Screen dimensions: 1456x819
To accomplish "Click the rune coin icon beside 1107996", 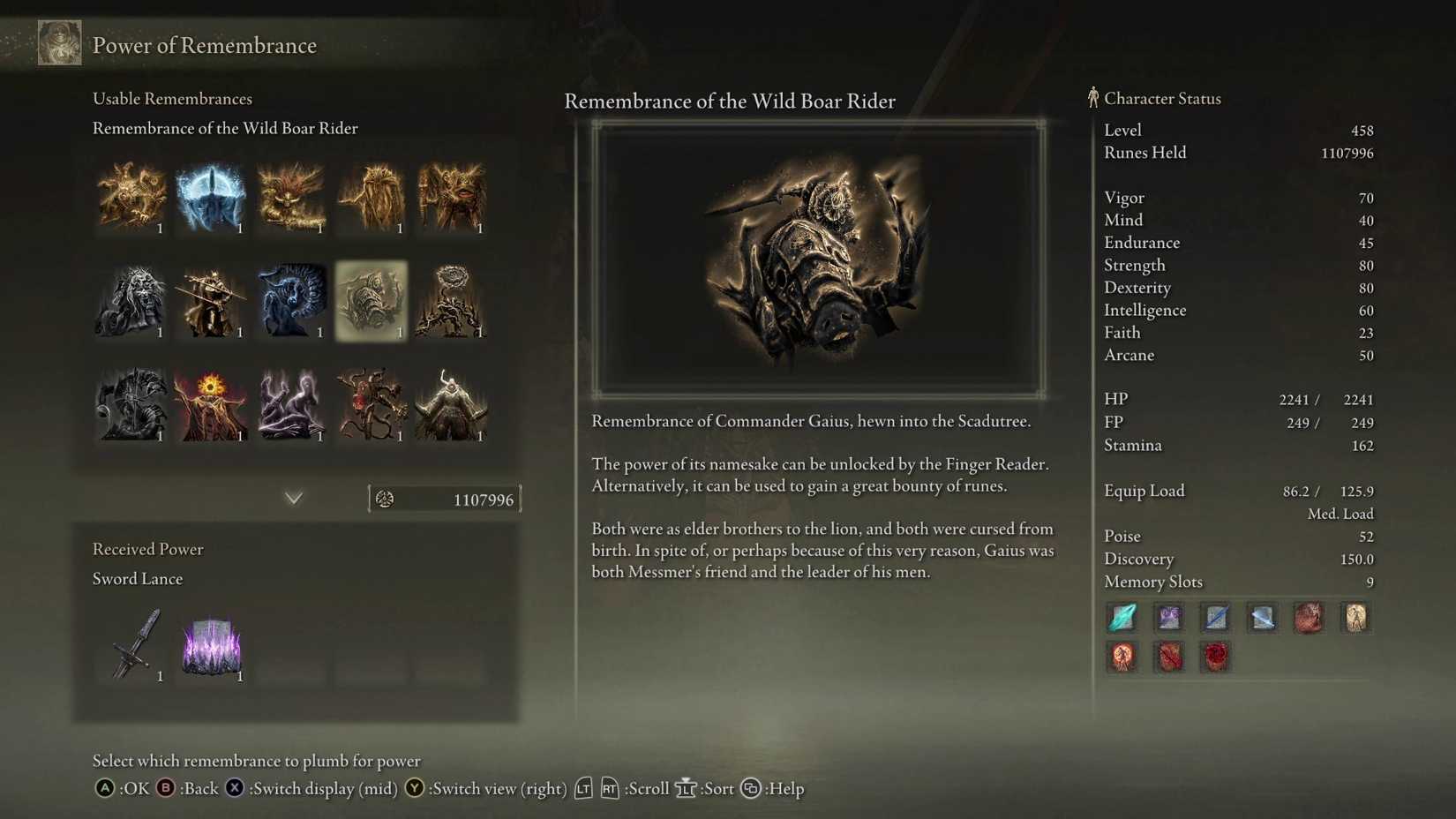I will pos(385,499).
